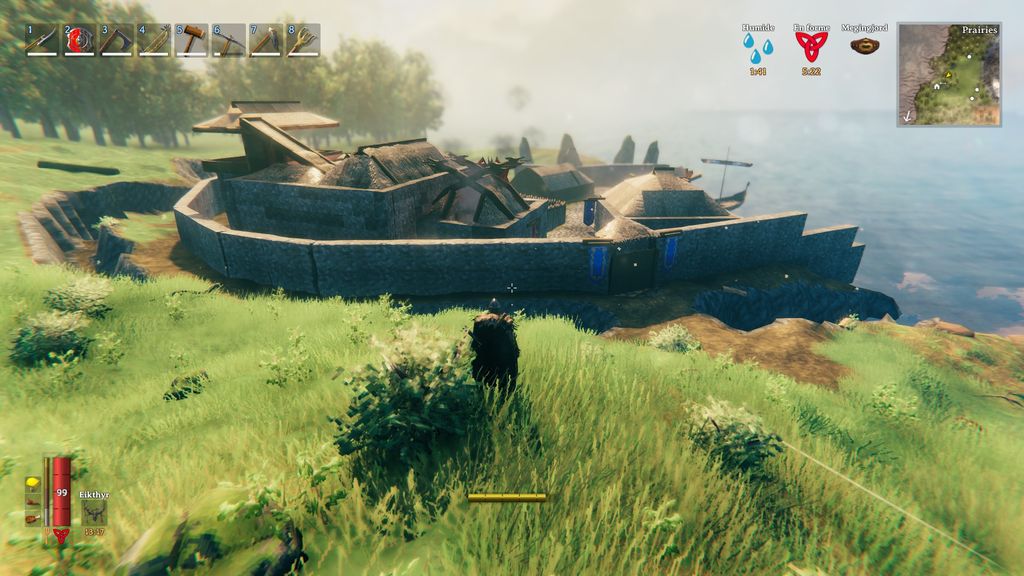1024x576 pixels.
Task: Select the bow in hotbar slot 4
Action: pyautogui.click(x=154, y=40)
